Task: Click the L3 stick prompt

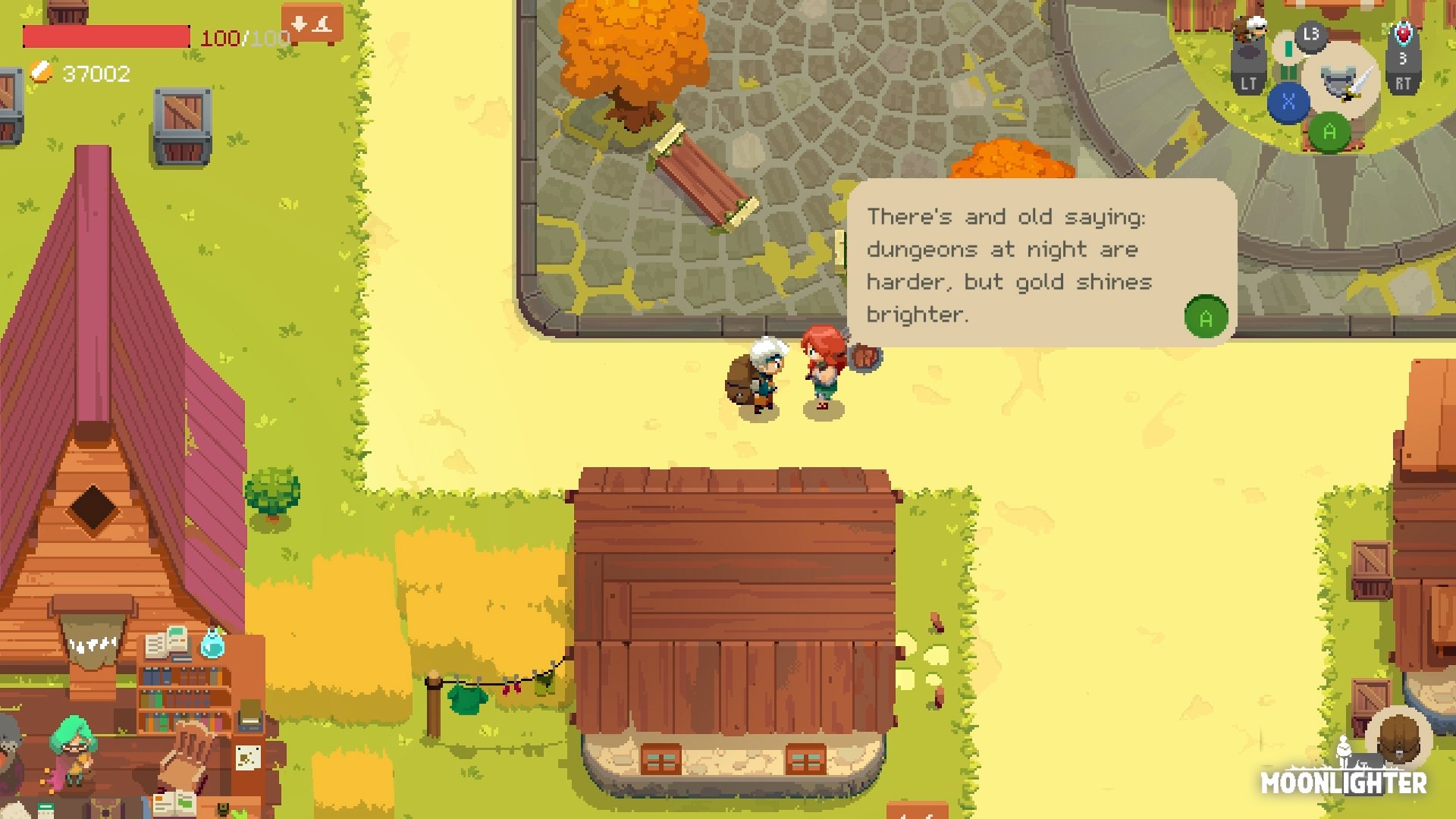Action: pos(1310,34)
